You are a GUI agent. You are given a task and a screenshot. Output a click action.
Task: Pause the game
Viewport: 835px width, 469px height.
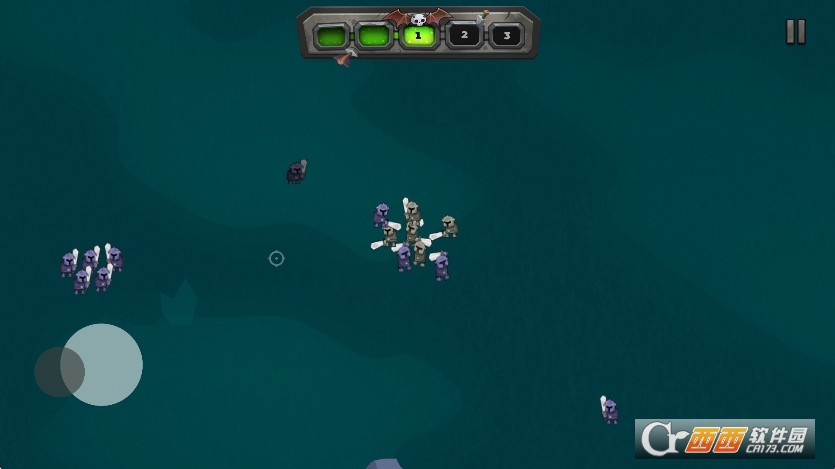tap(795, 32)
